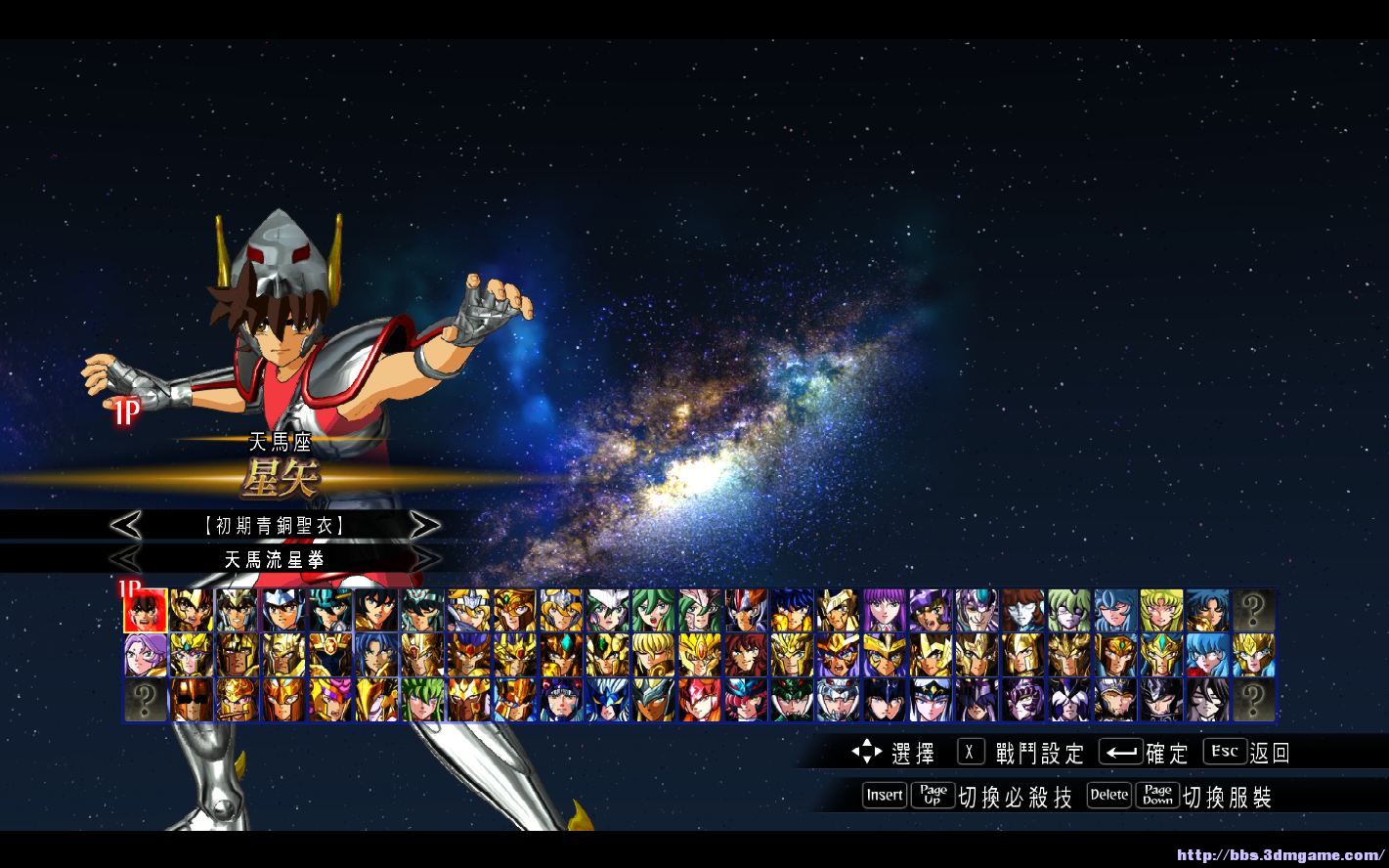Choose the fighter wearing dark sunglasses
The image size is (1389, 868).
192,700
